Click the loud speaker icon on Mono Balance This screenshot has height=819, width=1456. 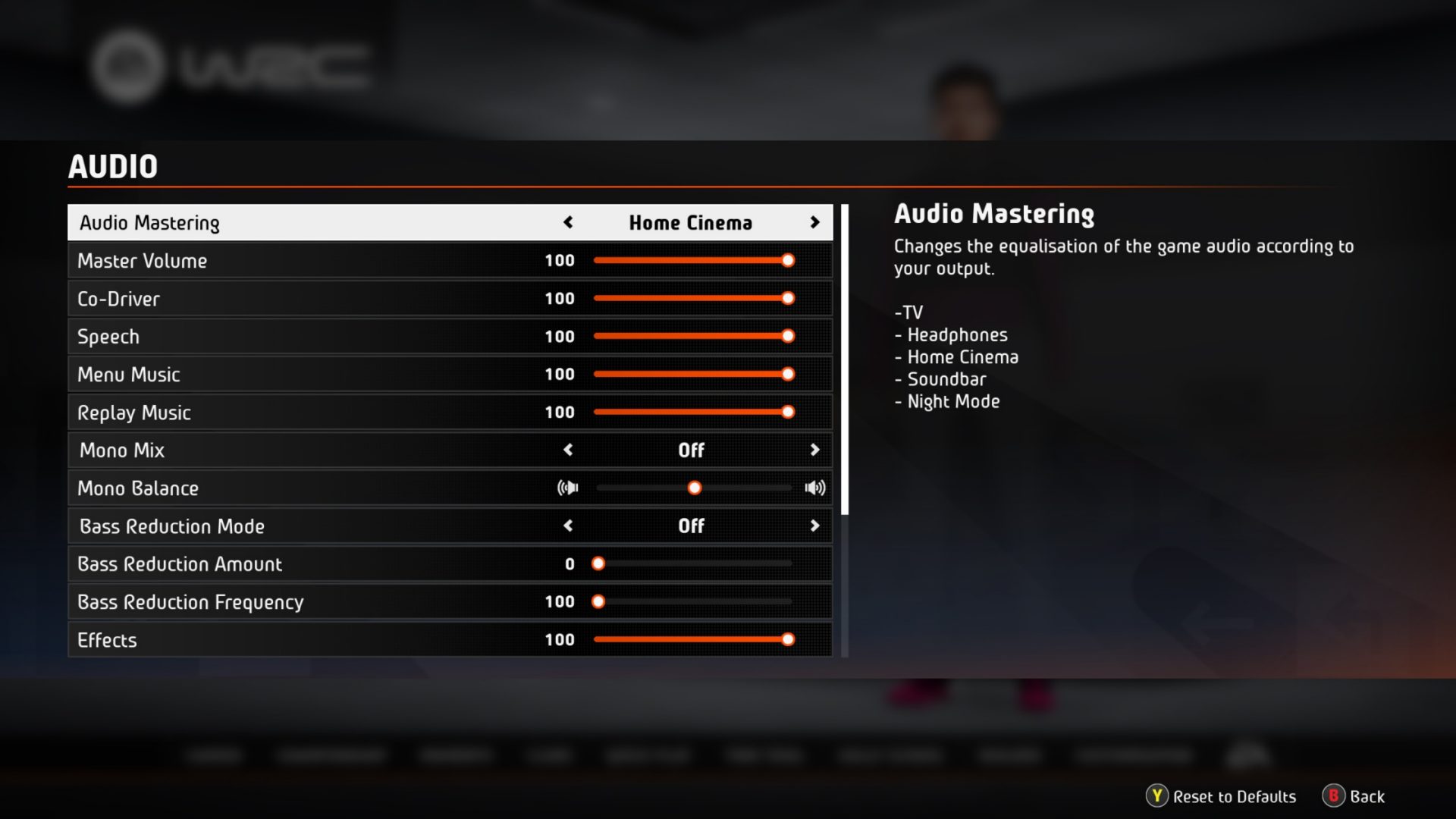[814, 488]
